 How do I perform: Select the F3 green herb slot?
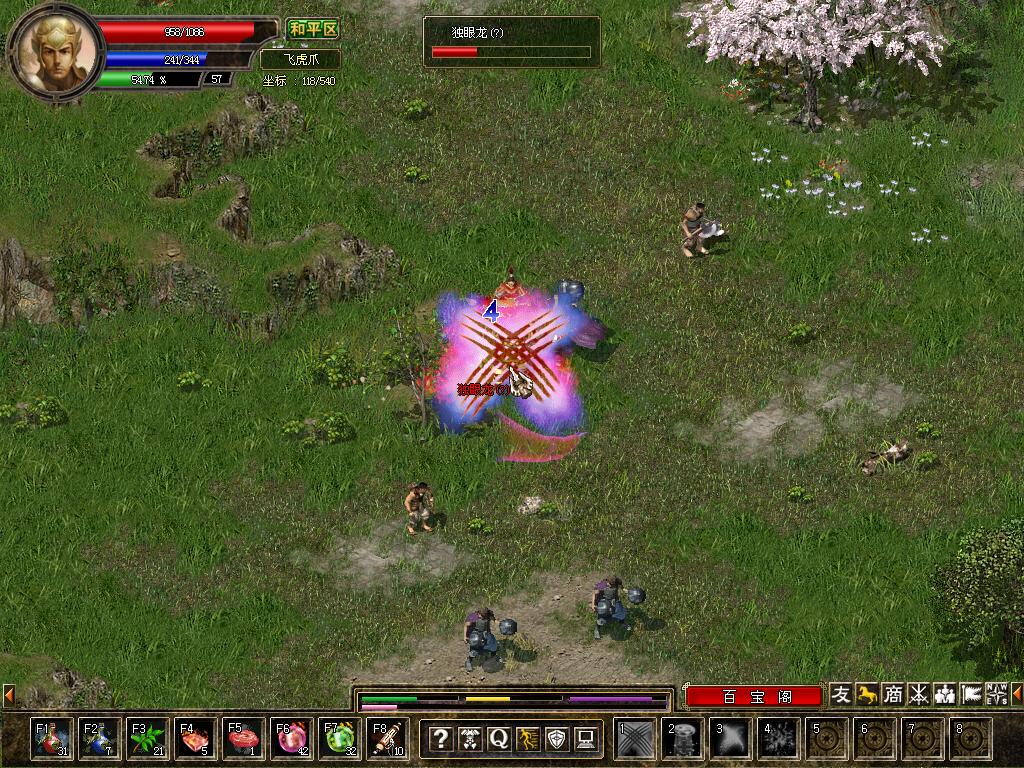[x=147, y=738]
